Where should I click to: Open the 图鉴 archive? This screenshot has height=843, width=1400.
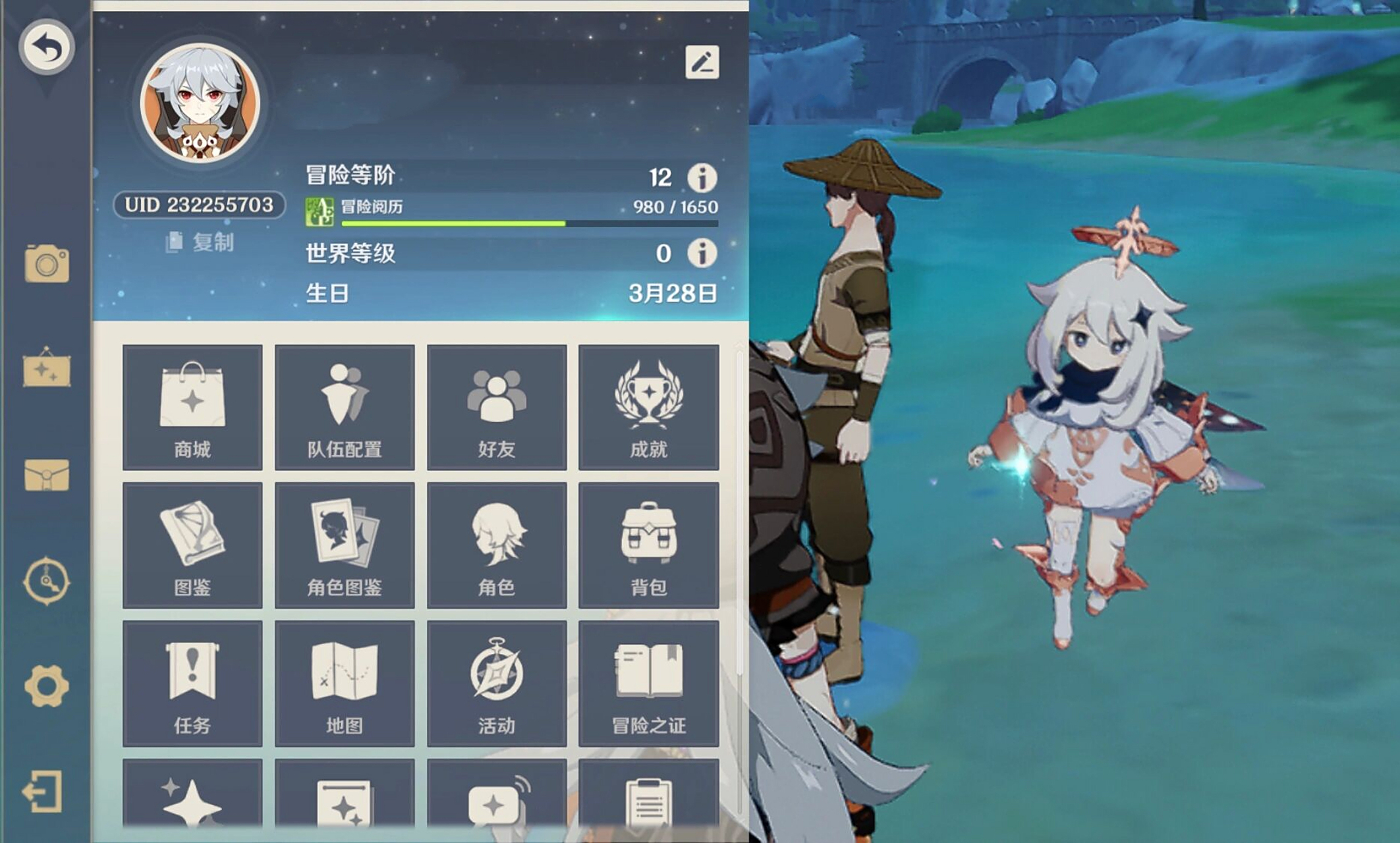192,545
